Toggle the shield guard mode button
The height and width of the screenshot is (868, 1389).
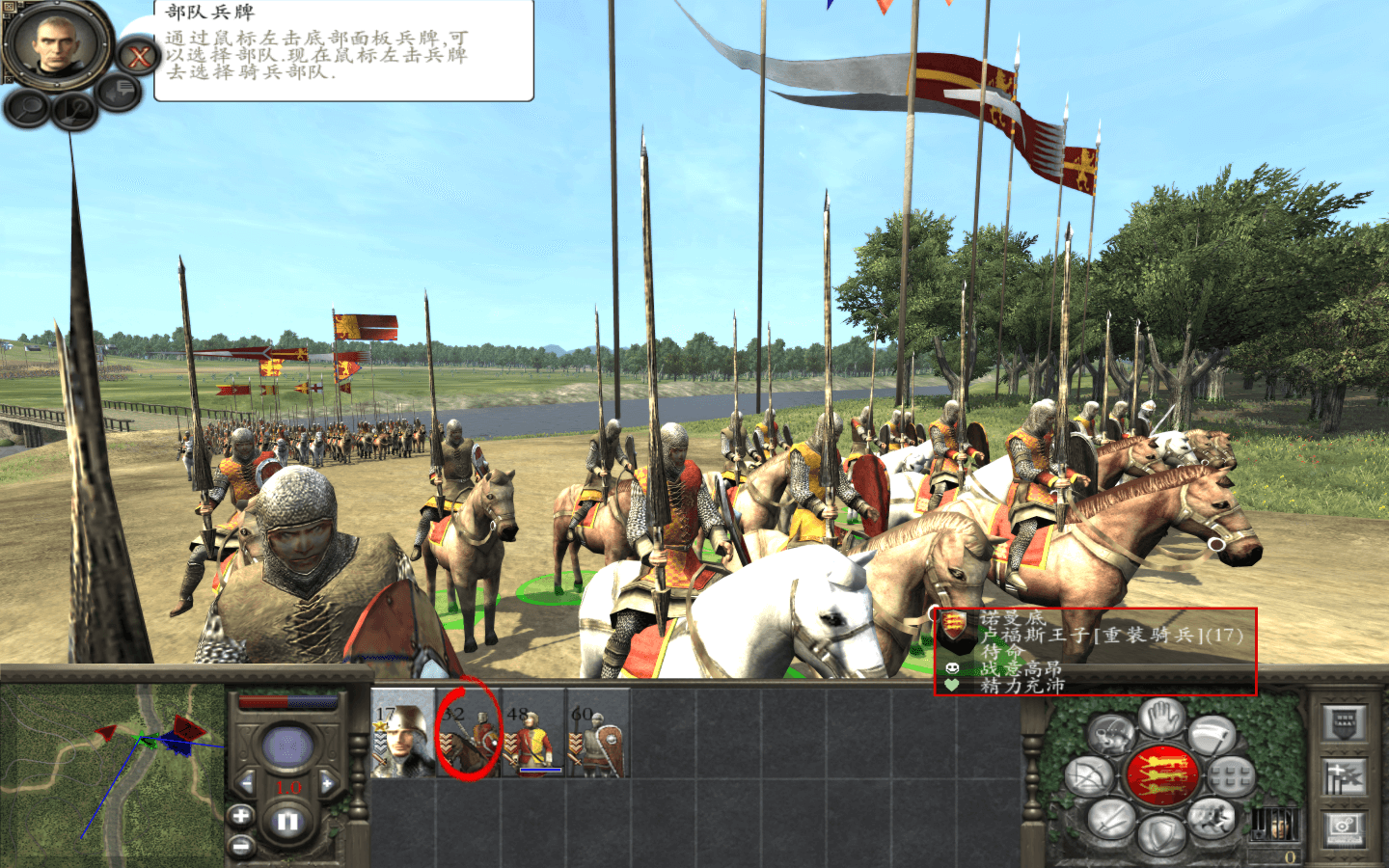pos(1160,835)
